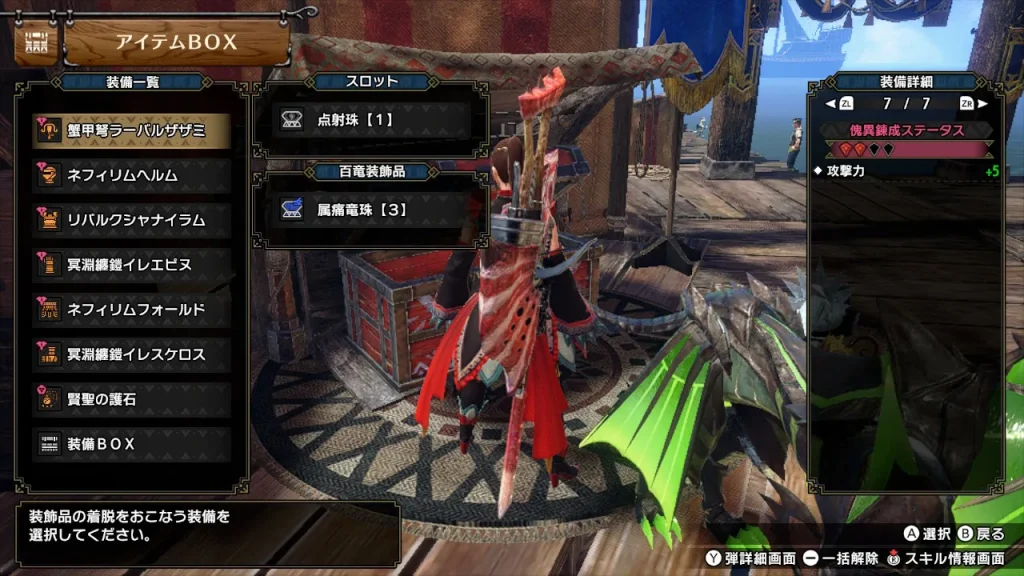This screenshot has width=1024, height=576.
Task: Select the 属痛竜珠【3】 rampage decoration
Action: (x=370, y=210)
